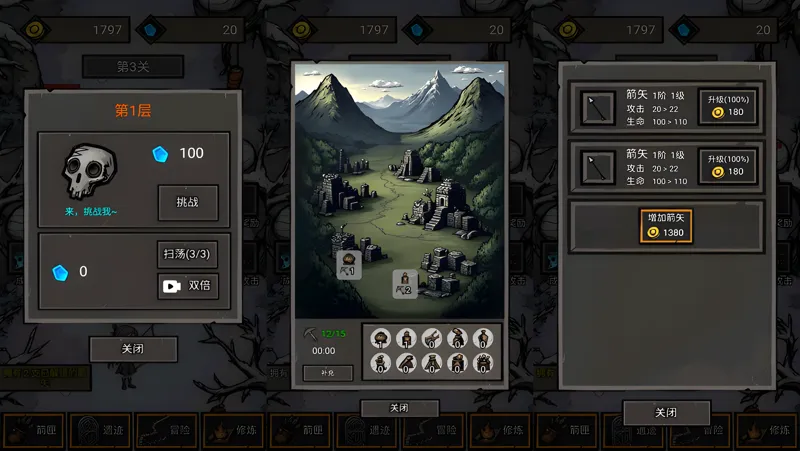Close the ruins map panel

pos(399,408)
